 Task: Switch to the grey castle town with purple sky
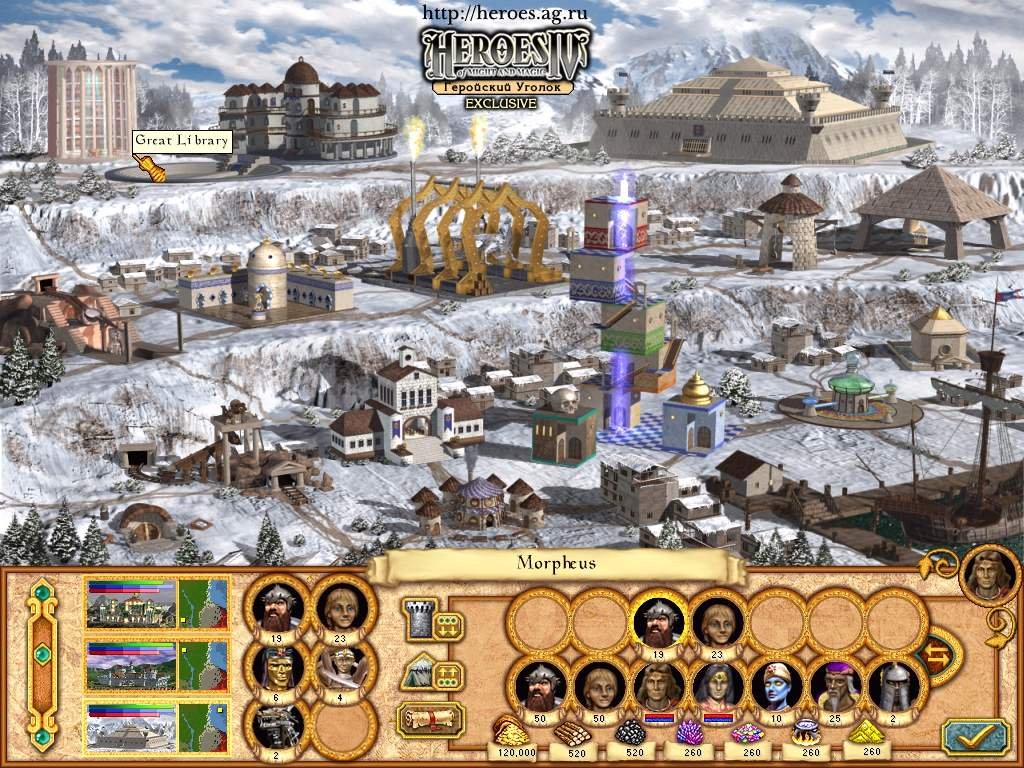[x=132, y=665]
